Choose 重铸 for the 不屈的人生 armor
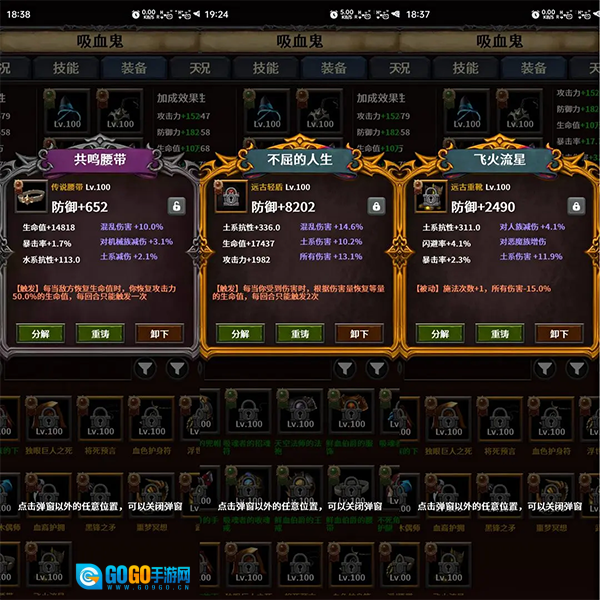This screenshot has width=600, height=600. click(300, 334)
